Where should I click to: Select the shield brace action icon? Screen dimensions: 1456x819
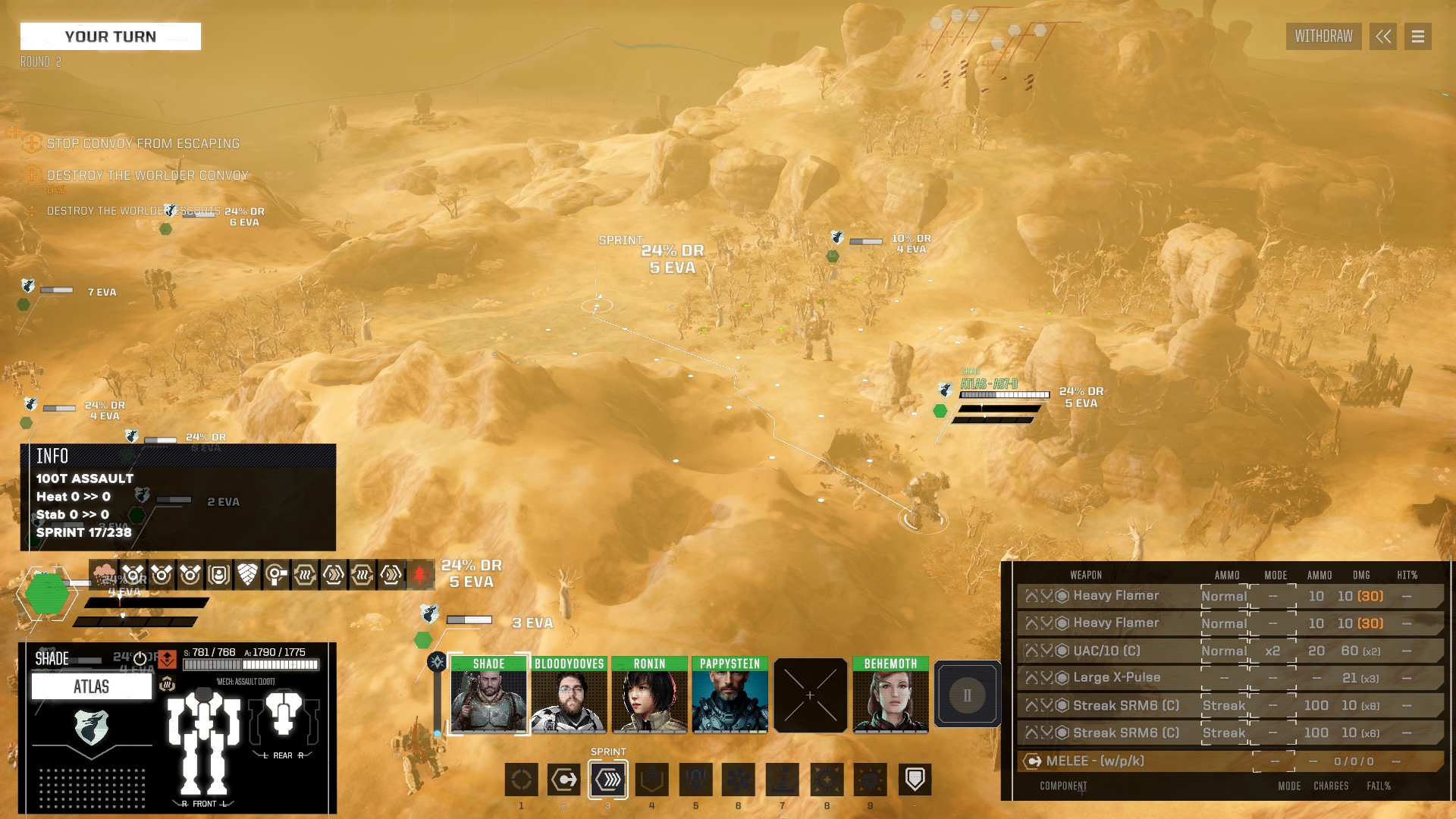point(915,780)
